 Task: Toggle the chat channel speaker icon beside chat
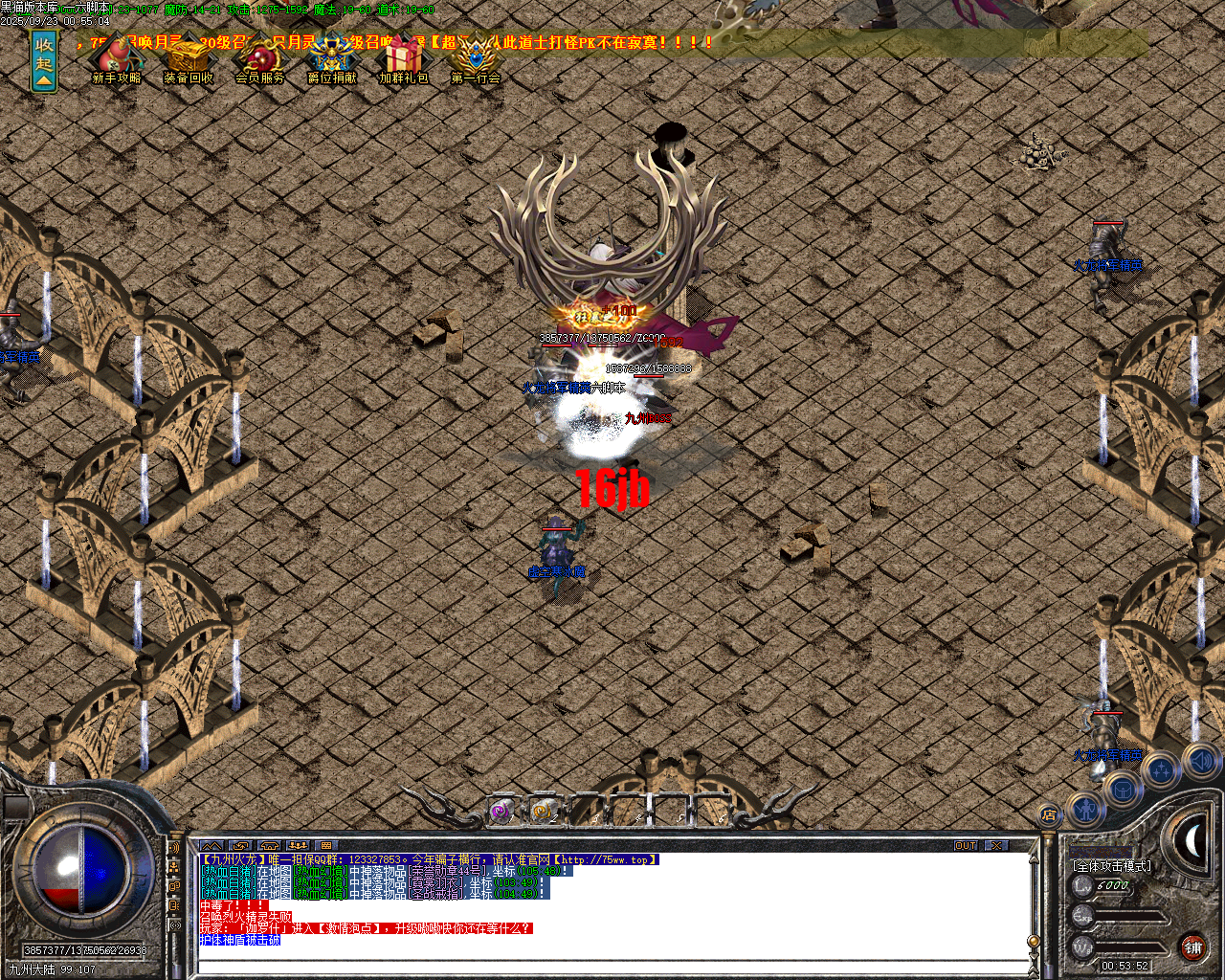click(174, 847)
